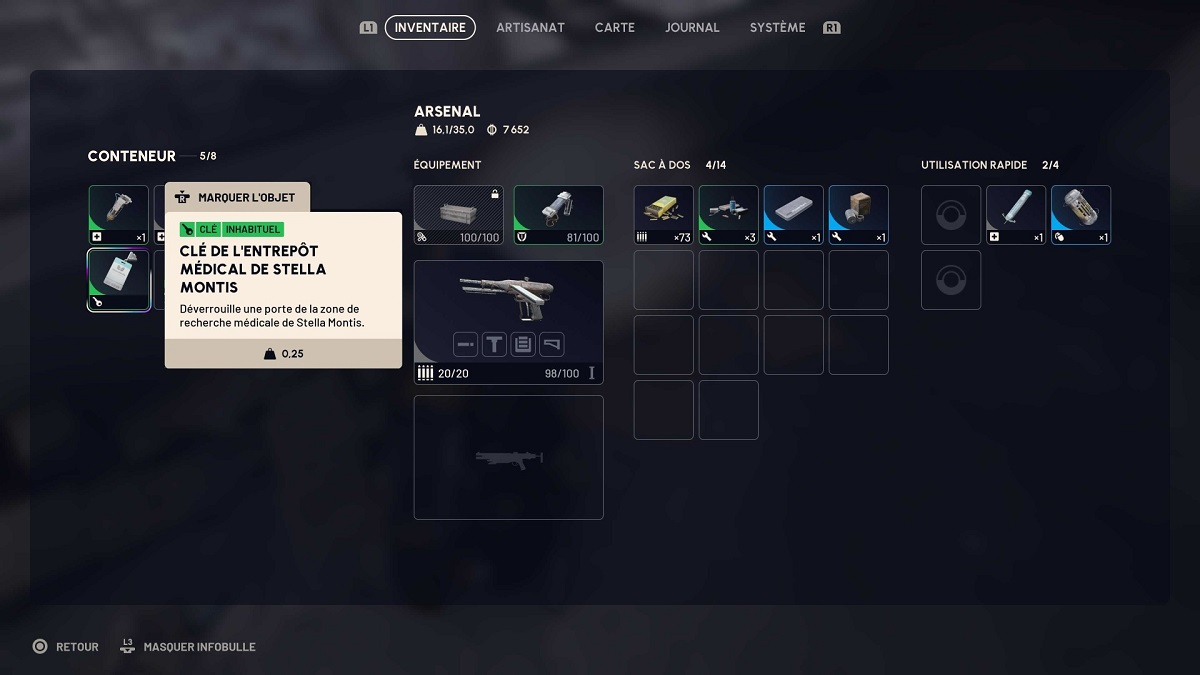Select the Stella Montis key card slot
1200x675 pixels.
[119, 280]
